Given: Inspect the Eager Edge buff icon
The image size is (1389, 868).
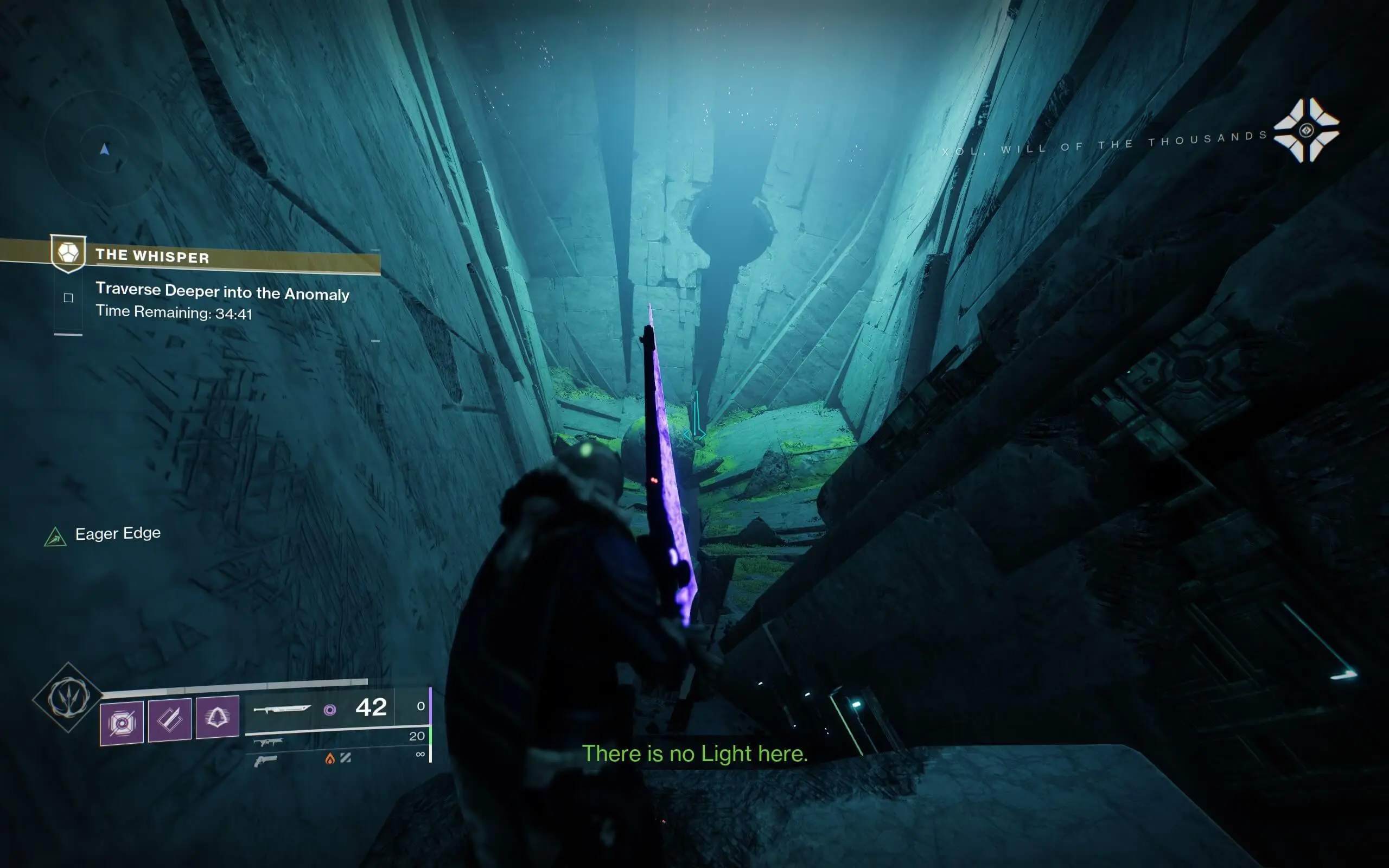Looking at the screenshot, I should [56, 536].
